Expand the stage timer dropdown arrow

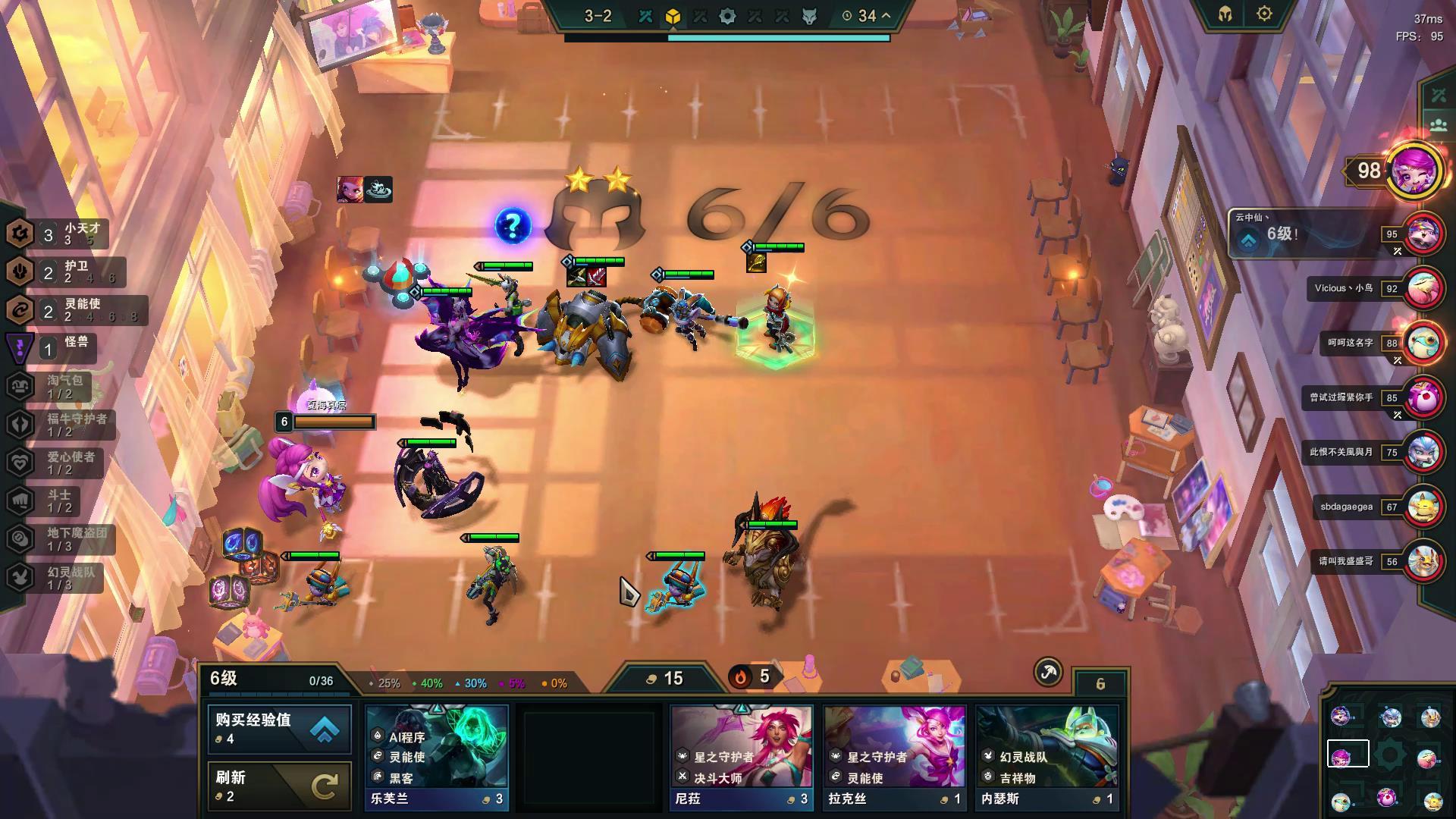pos(886,15)
